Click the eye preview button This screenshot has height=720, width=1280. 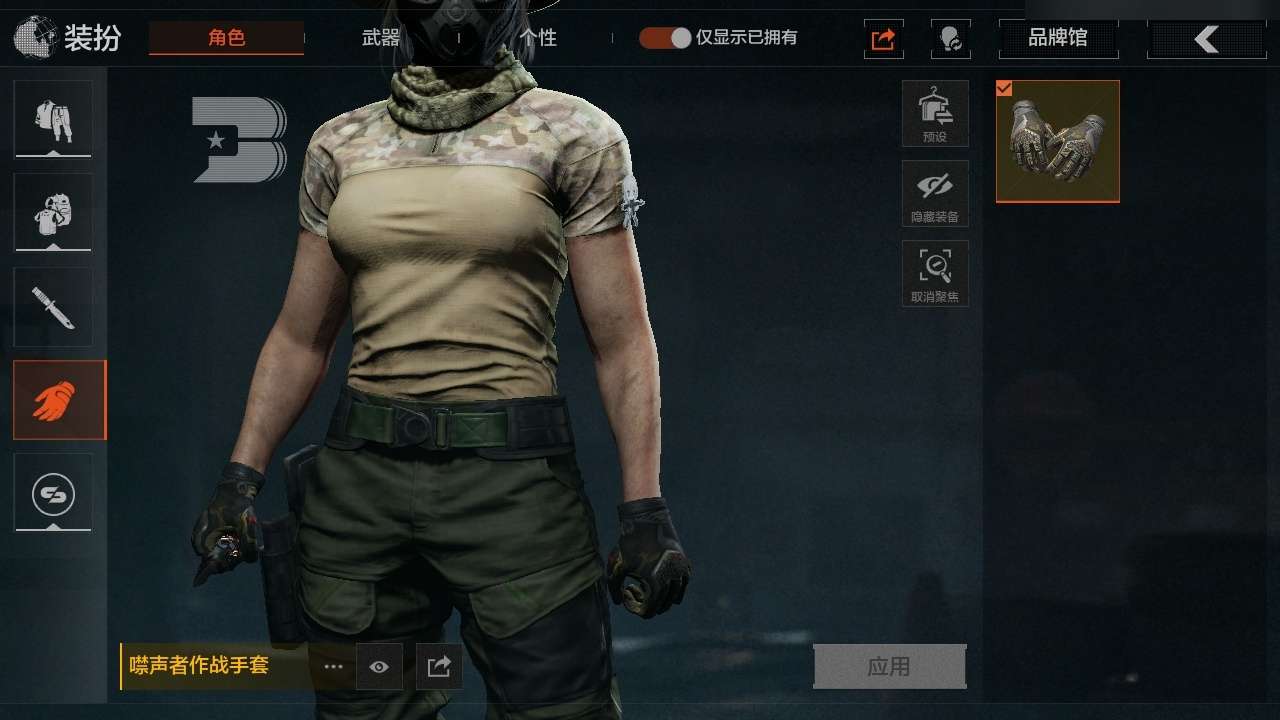[x=379, y=667]
